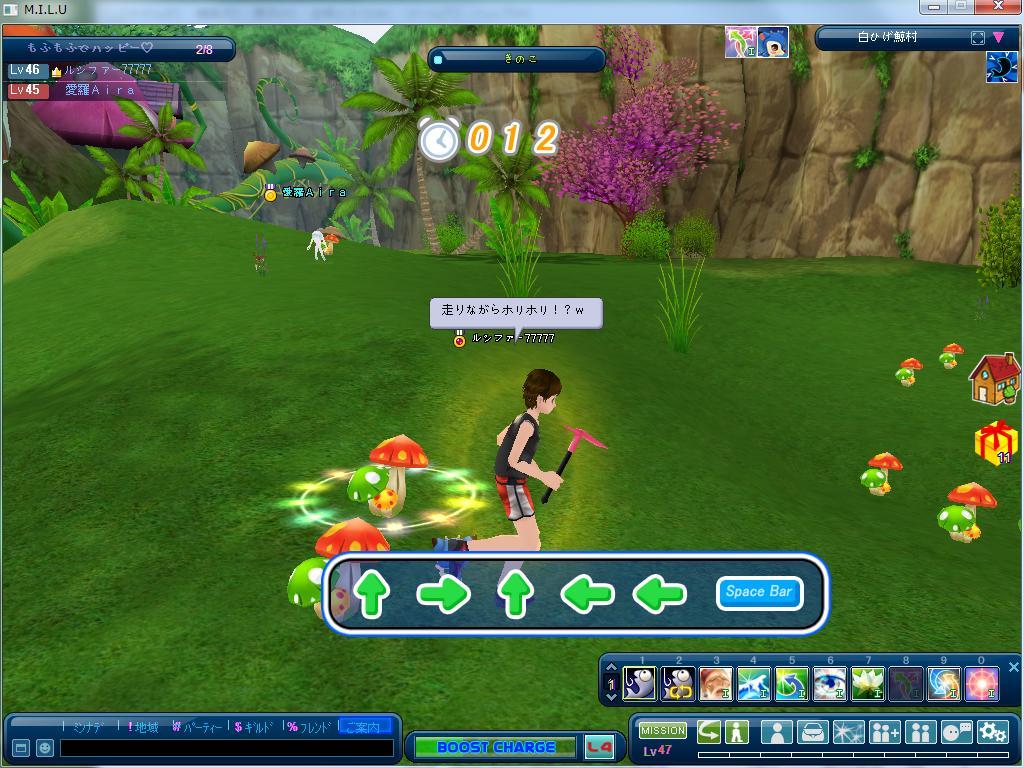Activate the glowing pink orb skill

click(981, 684)
